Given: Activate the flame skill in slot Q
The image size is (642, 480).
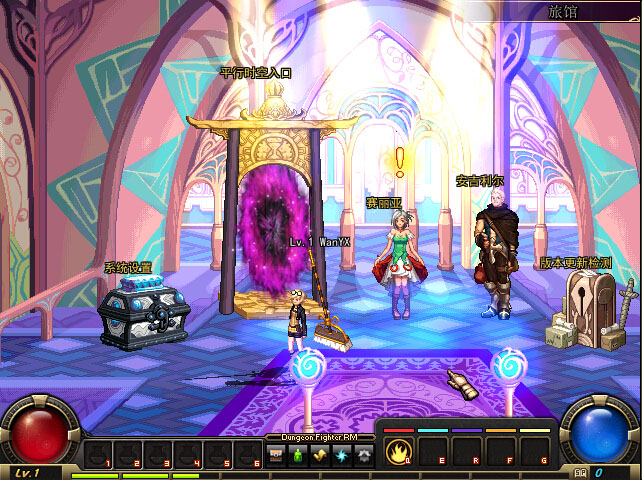Looking at the screenshot, I should tap(399, 451).
